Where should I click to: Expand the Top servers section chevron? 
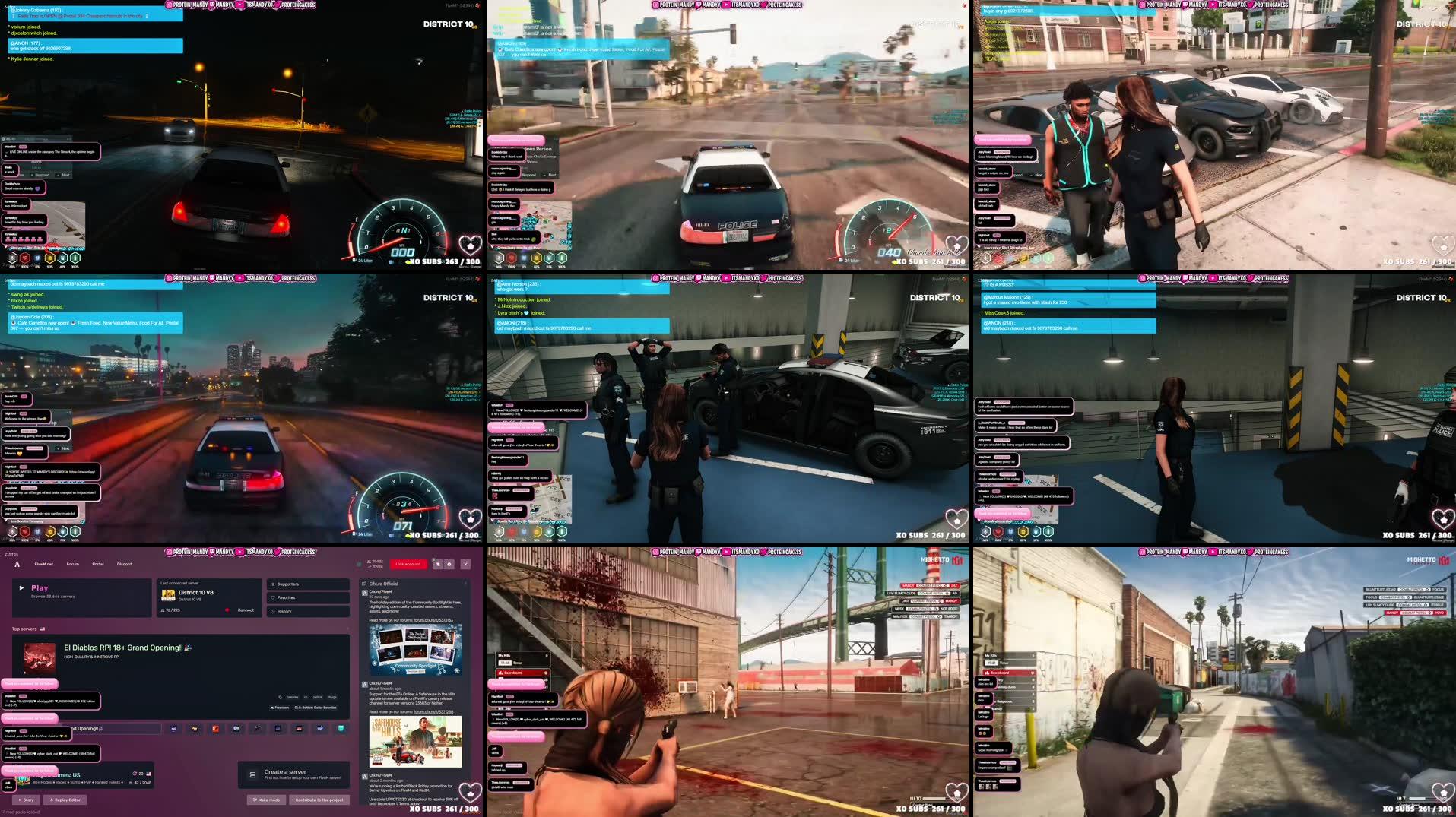[347, 629]
